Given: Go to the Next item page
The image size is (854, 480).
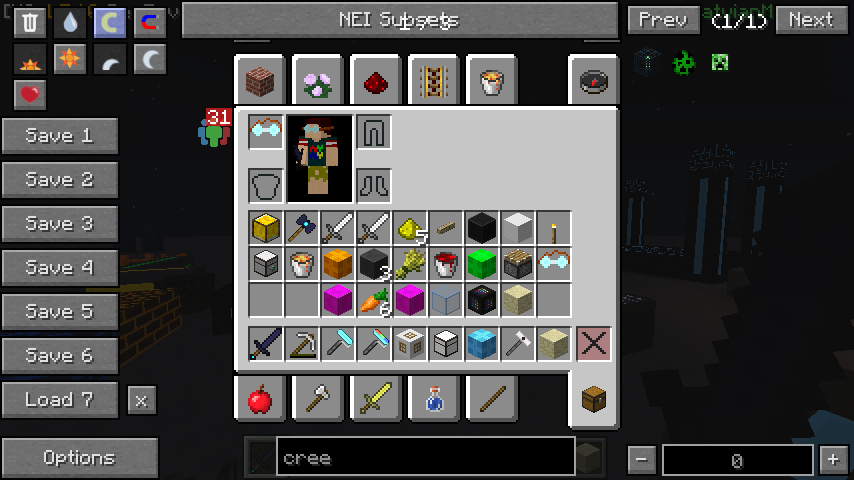Looking at the screenshot, I should coord(811,20).
